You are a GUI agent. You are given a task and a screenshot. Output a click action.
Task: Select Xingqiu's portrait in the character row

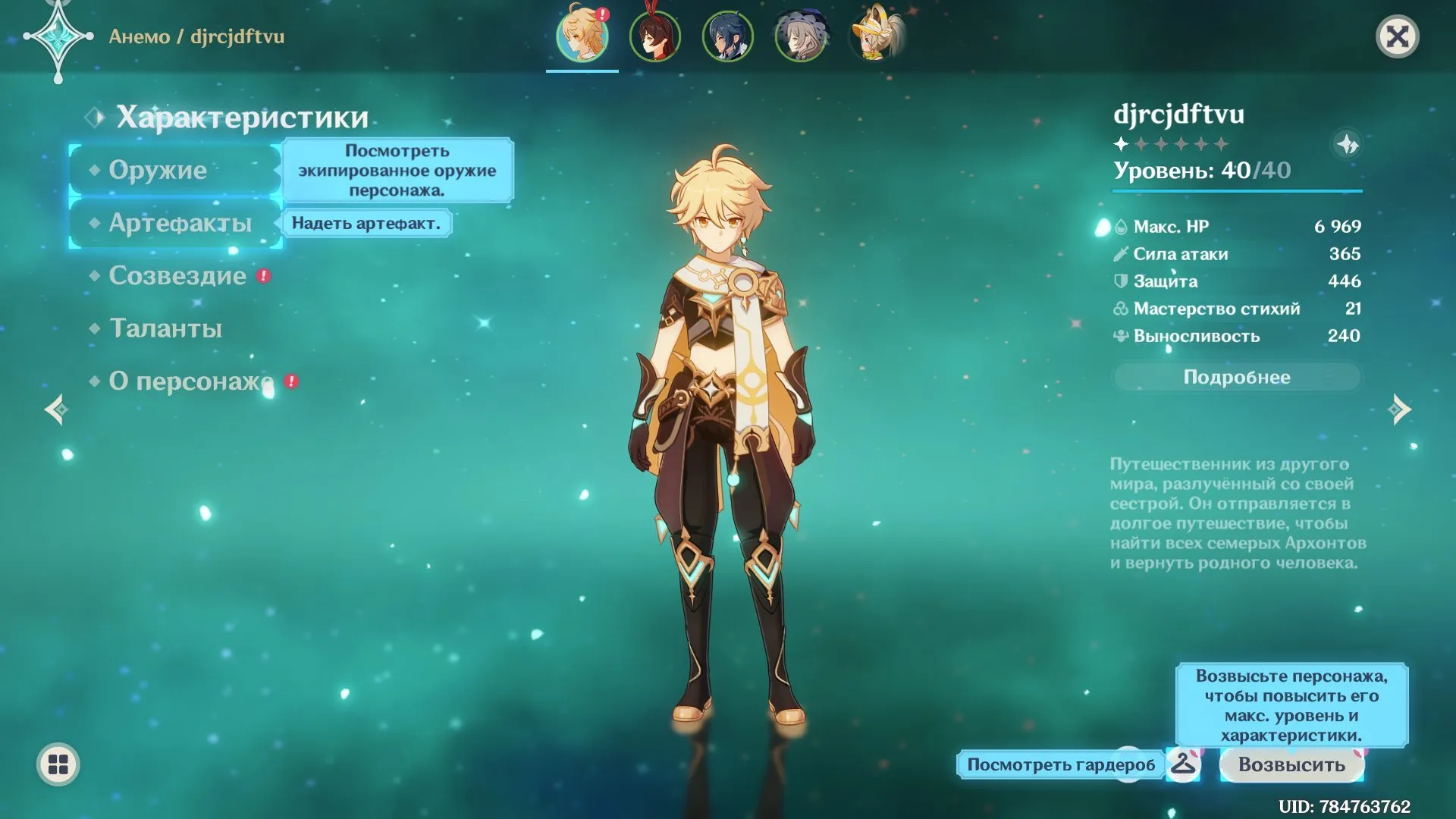(x=728, y=36)
